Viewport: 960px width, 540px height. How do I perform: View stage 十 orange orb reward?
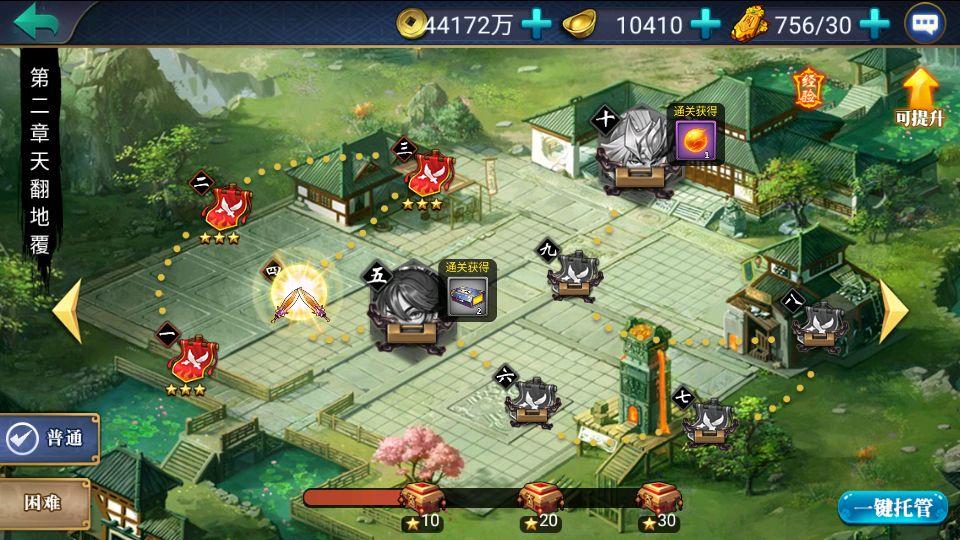692,141
